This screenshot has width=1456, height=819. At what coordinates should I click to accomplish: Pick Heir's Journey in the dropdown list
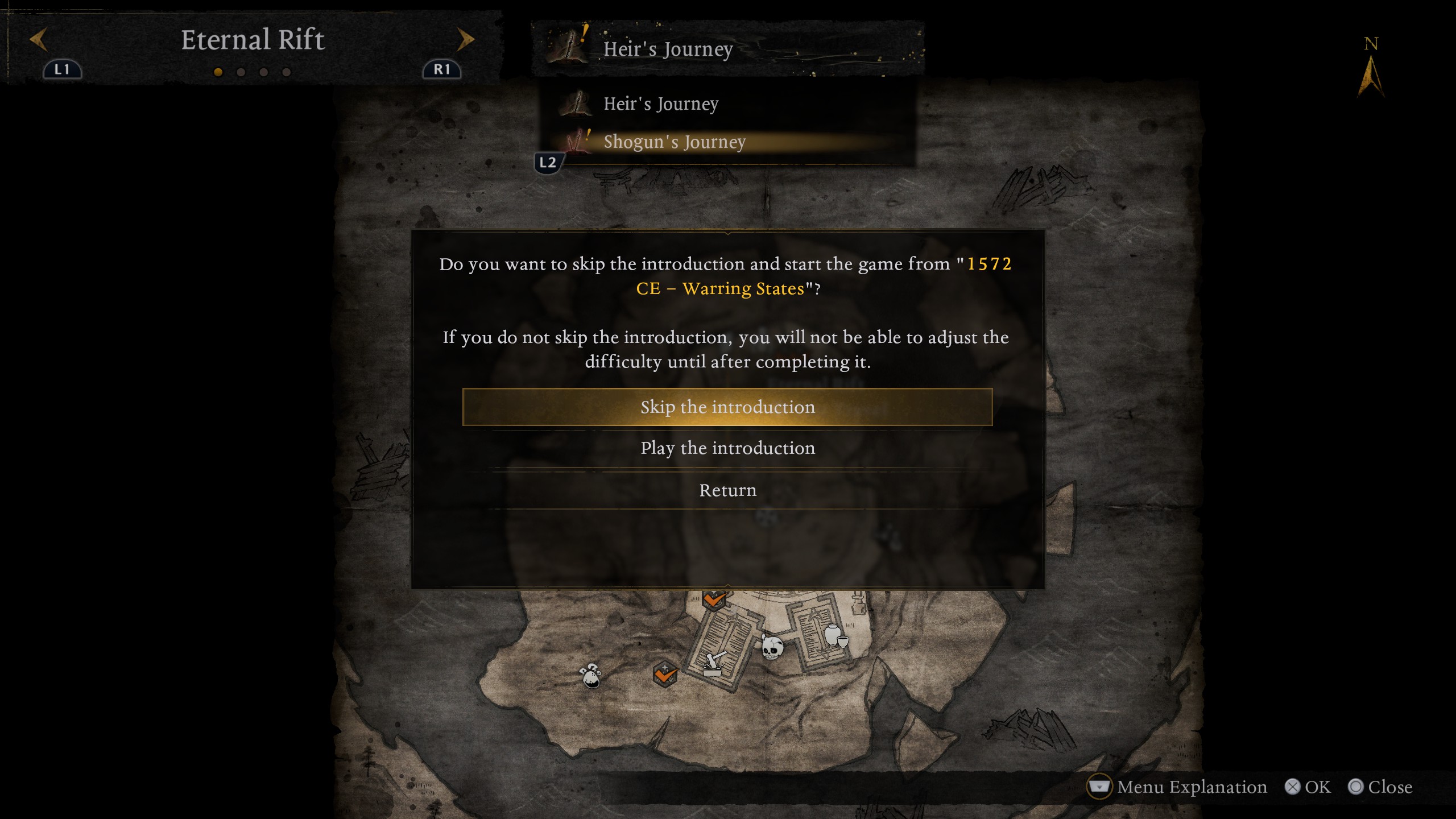660,104
